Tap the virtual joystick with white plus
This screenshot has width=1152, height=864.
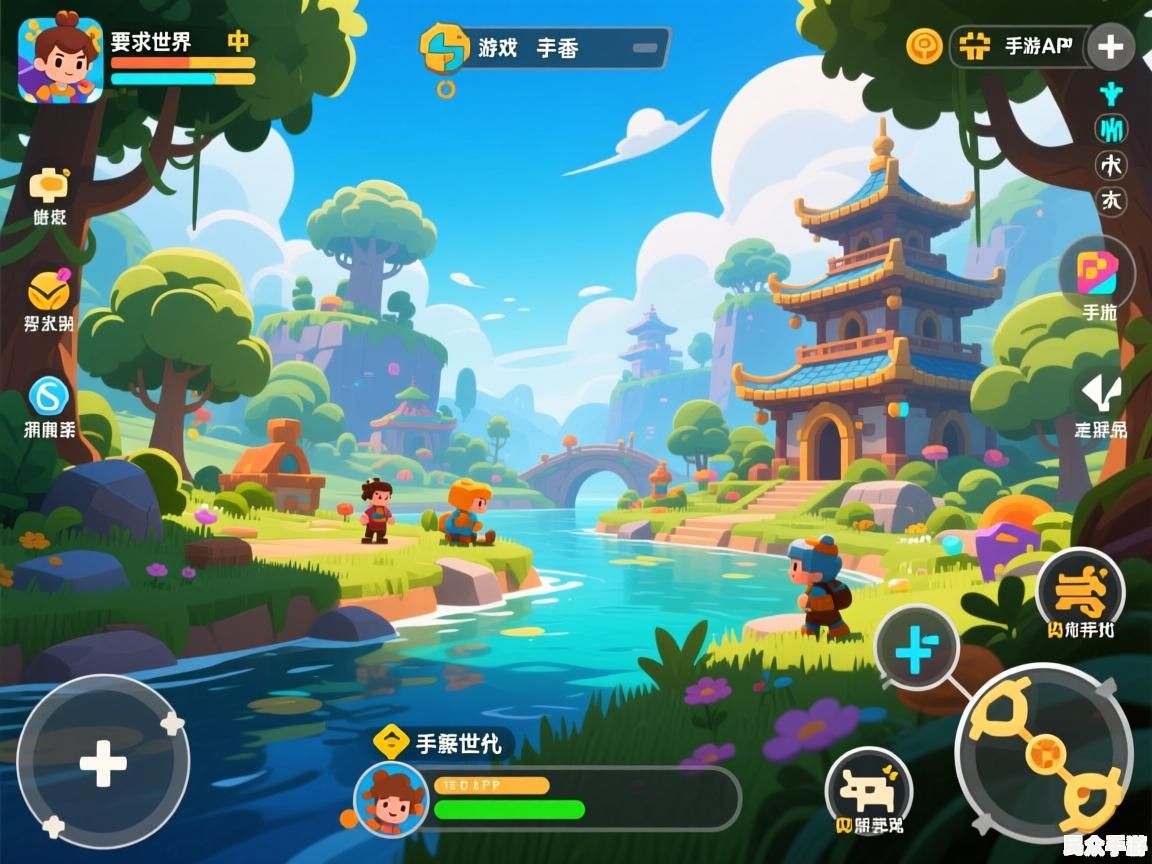point(103,764)
